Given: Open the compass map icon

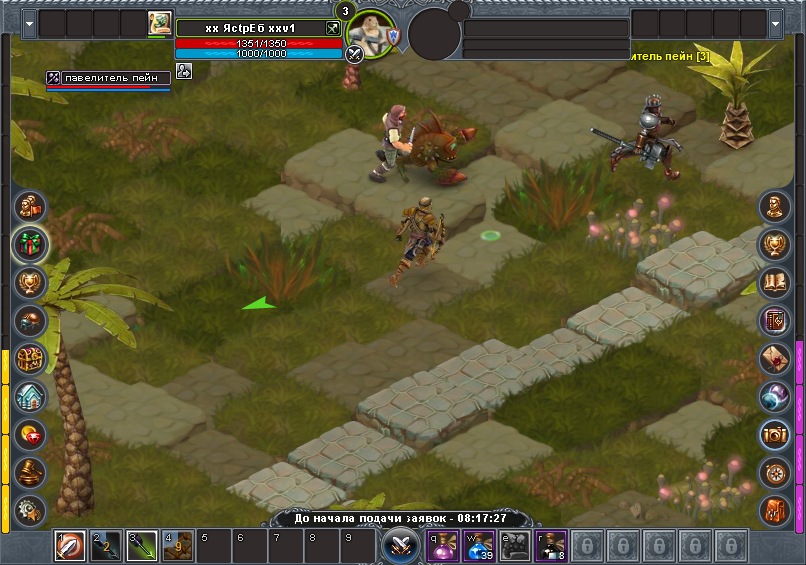Looking at the screenshot, I should 775,472.
